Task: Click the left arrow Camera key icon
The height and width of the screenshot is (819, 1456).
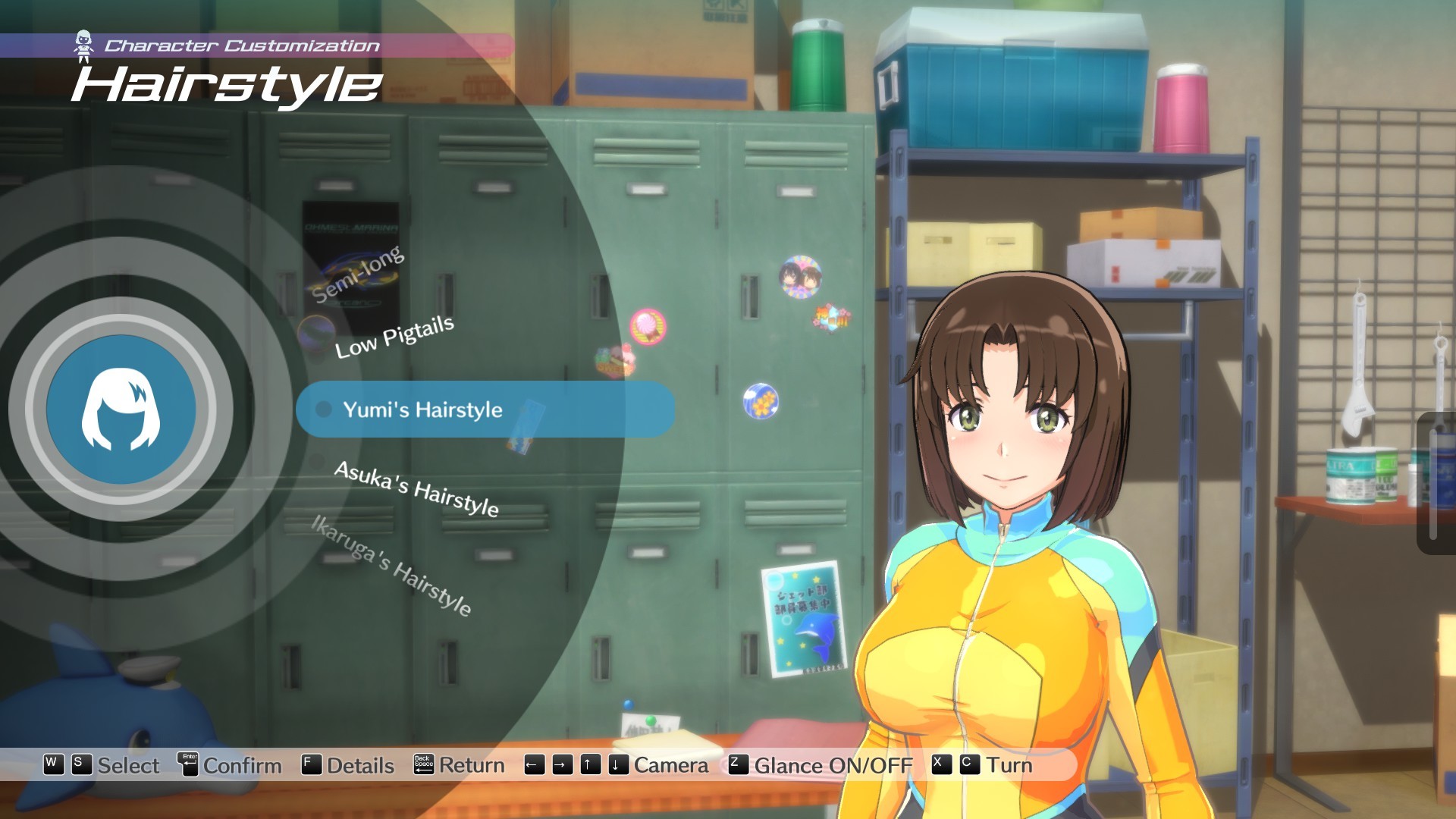Action: [x=535, y=765]
